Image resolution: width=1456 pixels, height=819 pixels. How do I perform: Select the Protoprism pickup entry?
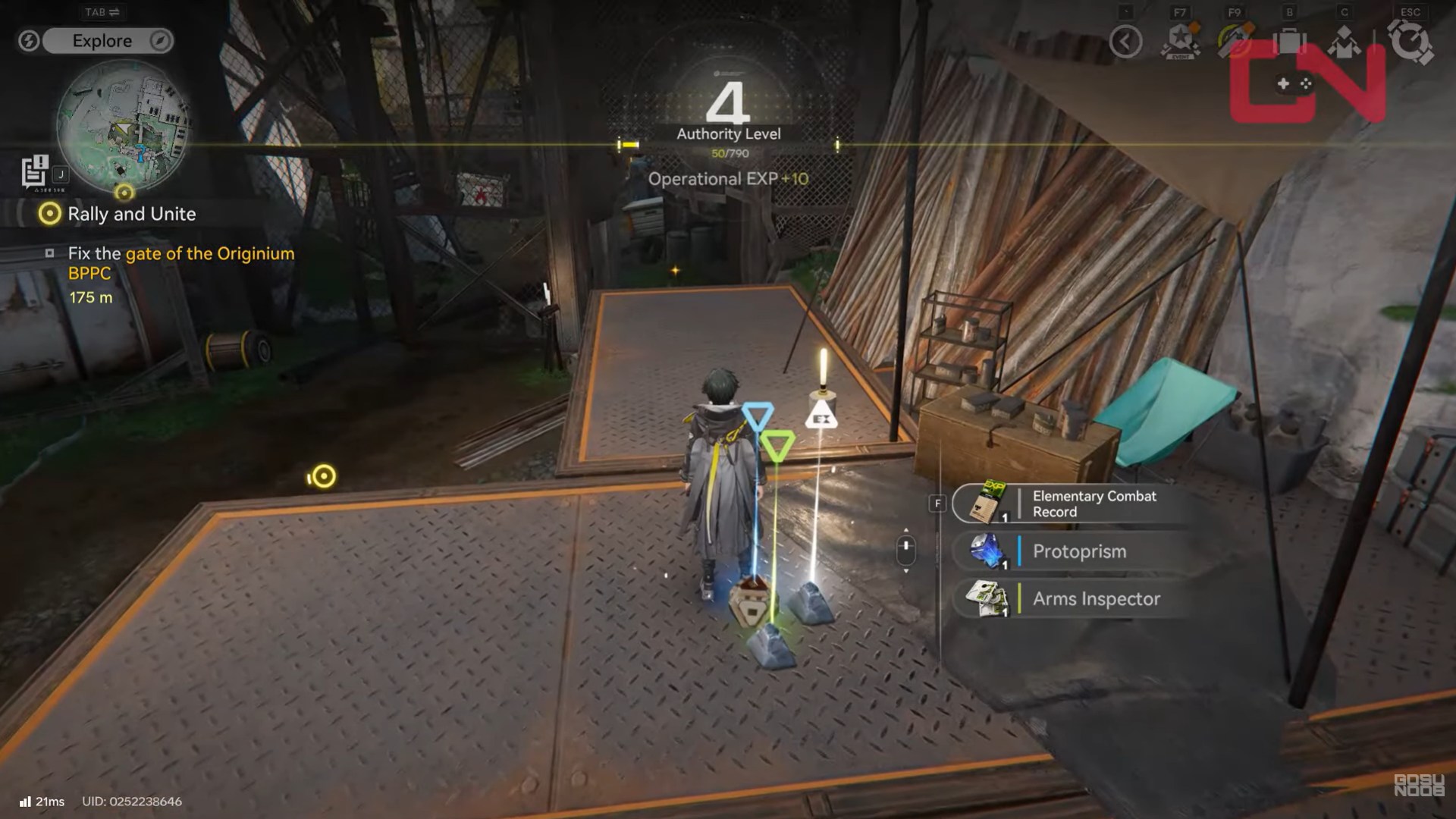(x=1077, y=551)
